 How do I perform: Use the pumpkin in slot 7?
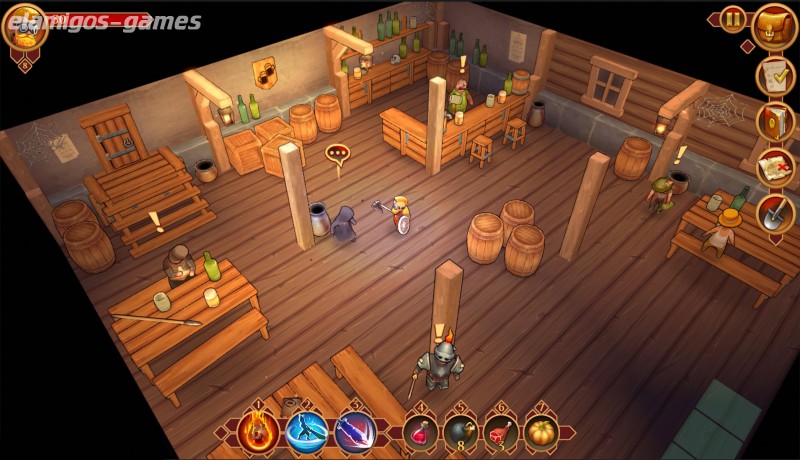pyautogui.click(x=542, y=433)
